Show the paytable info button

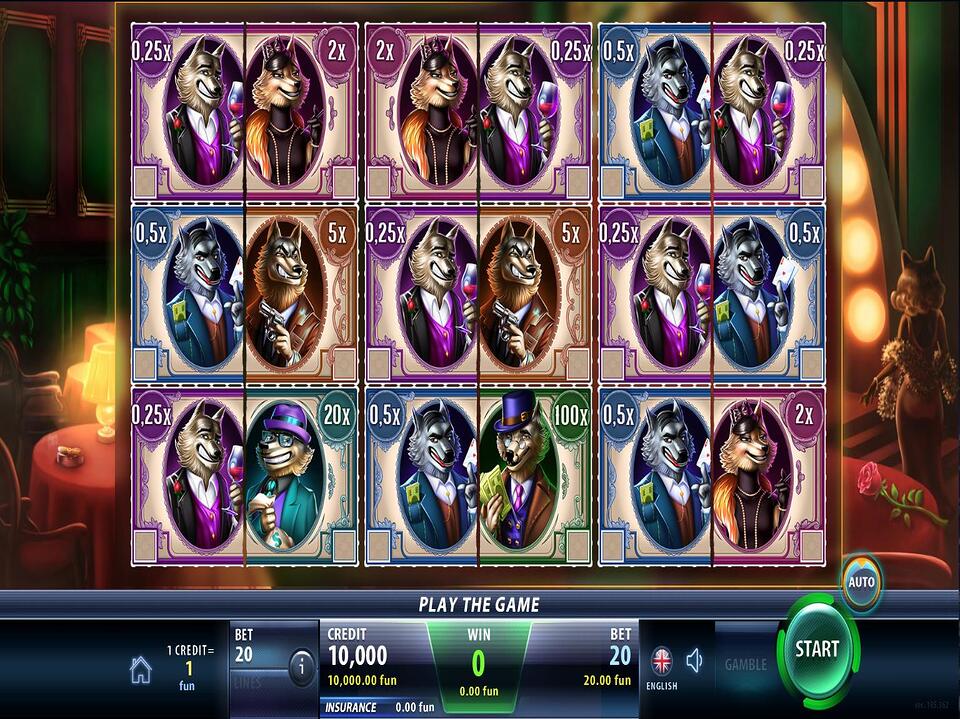[301, 667]
